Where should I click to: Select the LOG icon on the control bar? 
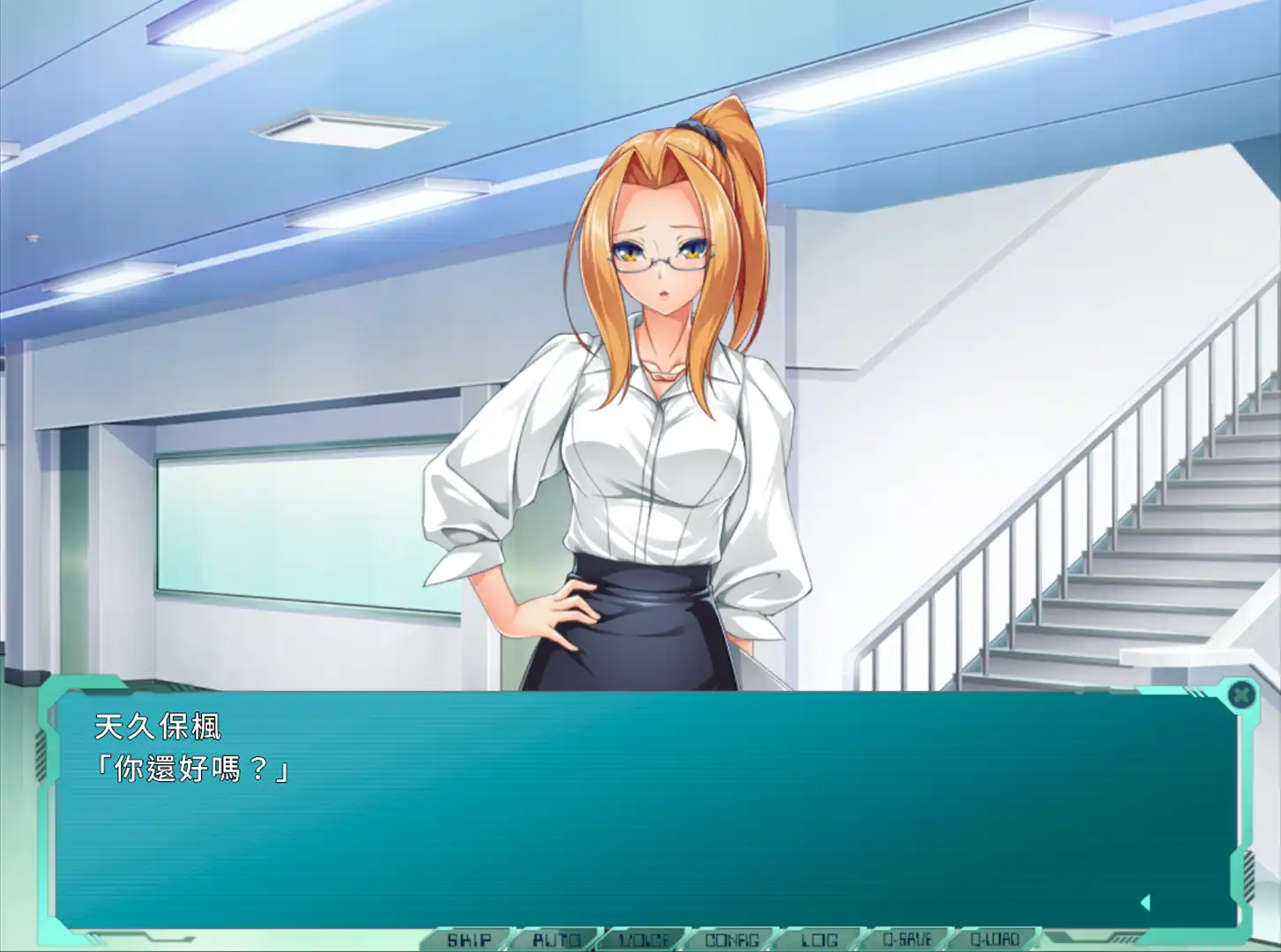click(820, 939)
